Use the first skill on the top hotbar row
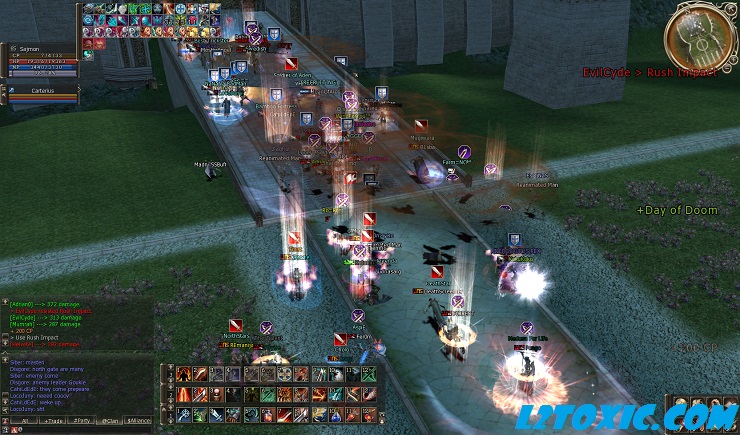Image resolution: width=740 pixels, height=435 pixels. (x=185, y=374)
